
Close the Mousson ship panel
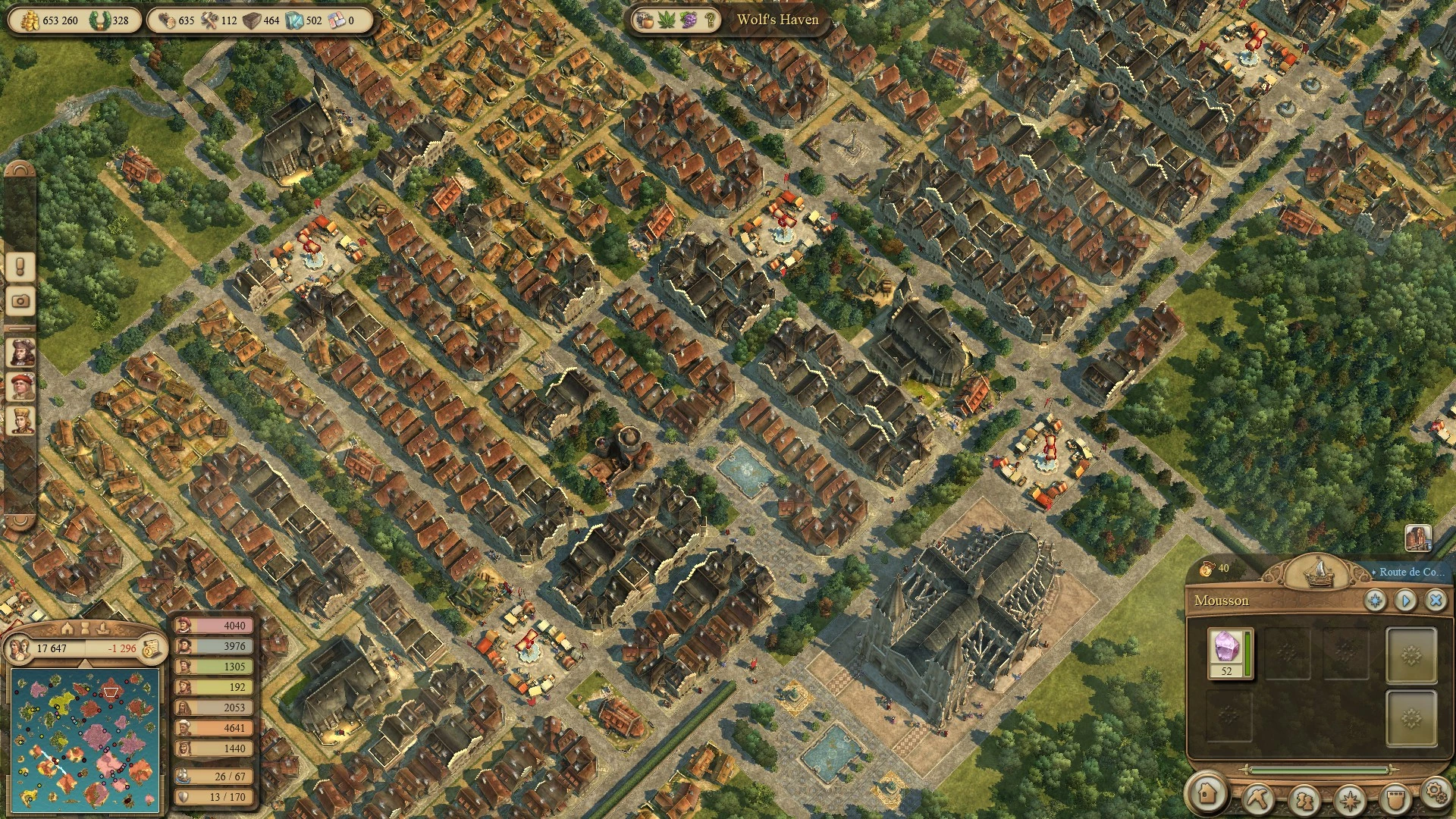(1435, 601)
